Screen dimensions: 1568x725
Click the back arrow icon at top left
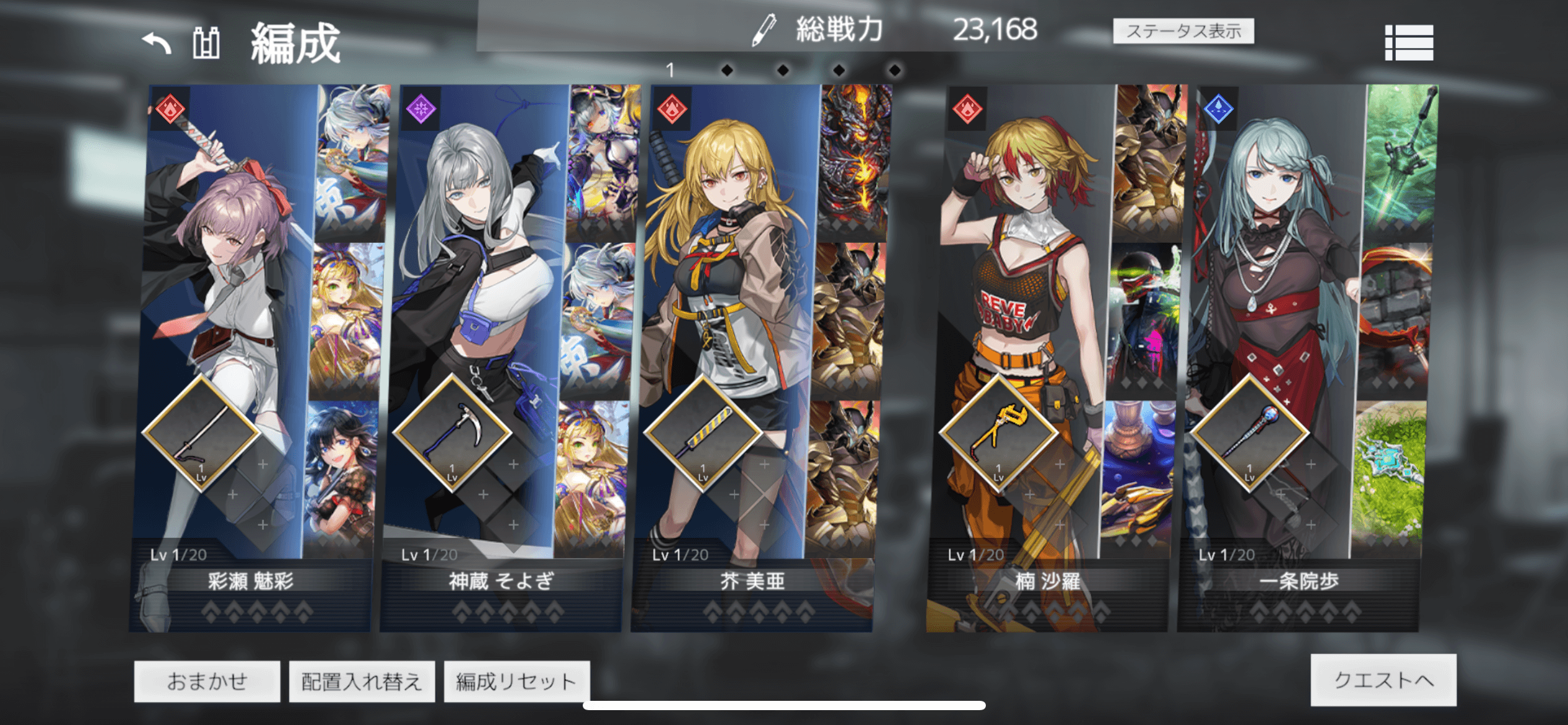[x=157, y=42]
